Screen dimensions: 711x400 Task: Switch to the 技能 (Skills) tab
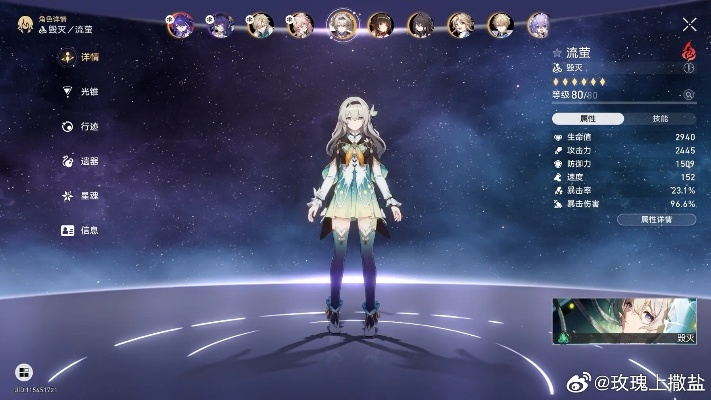coord(660,118)
